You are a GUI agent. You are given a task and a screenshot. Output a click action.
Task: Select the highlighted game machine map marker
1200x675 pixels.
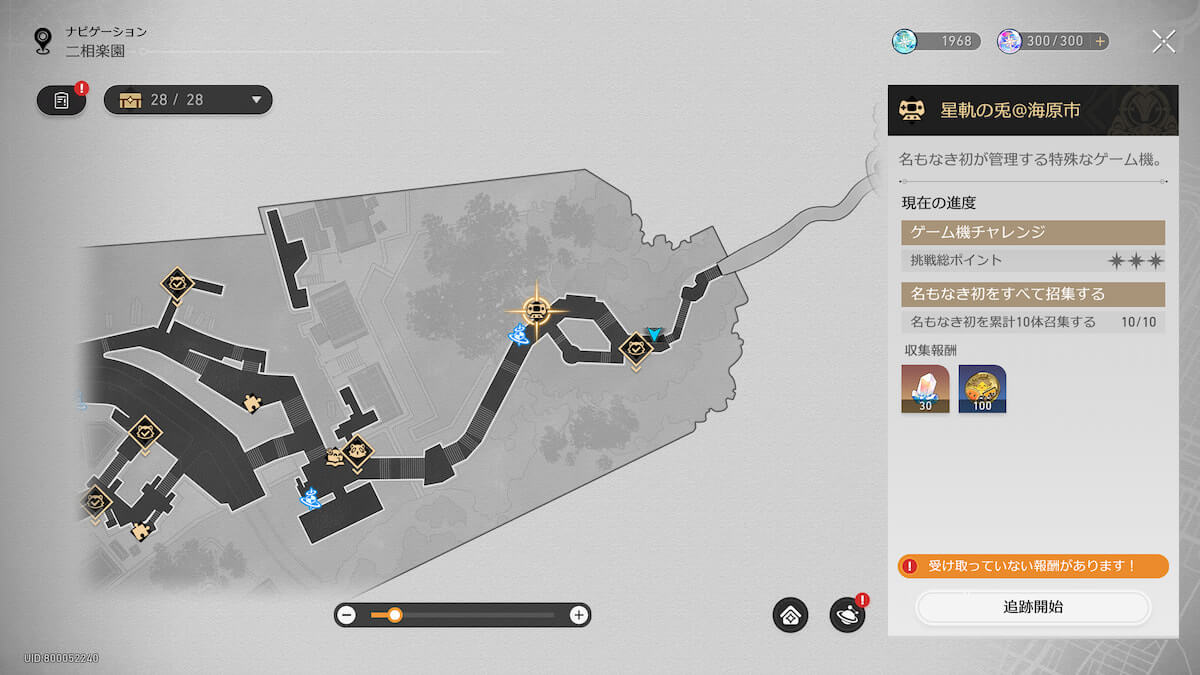536,310
